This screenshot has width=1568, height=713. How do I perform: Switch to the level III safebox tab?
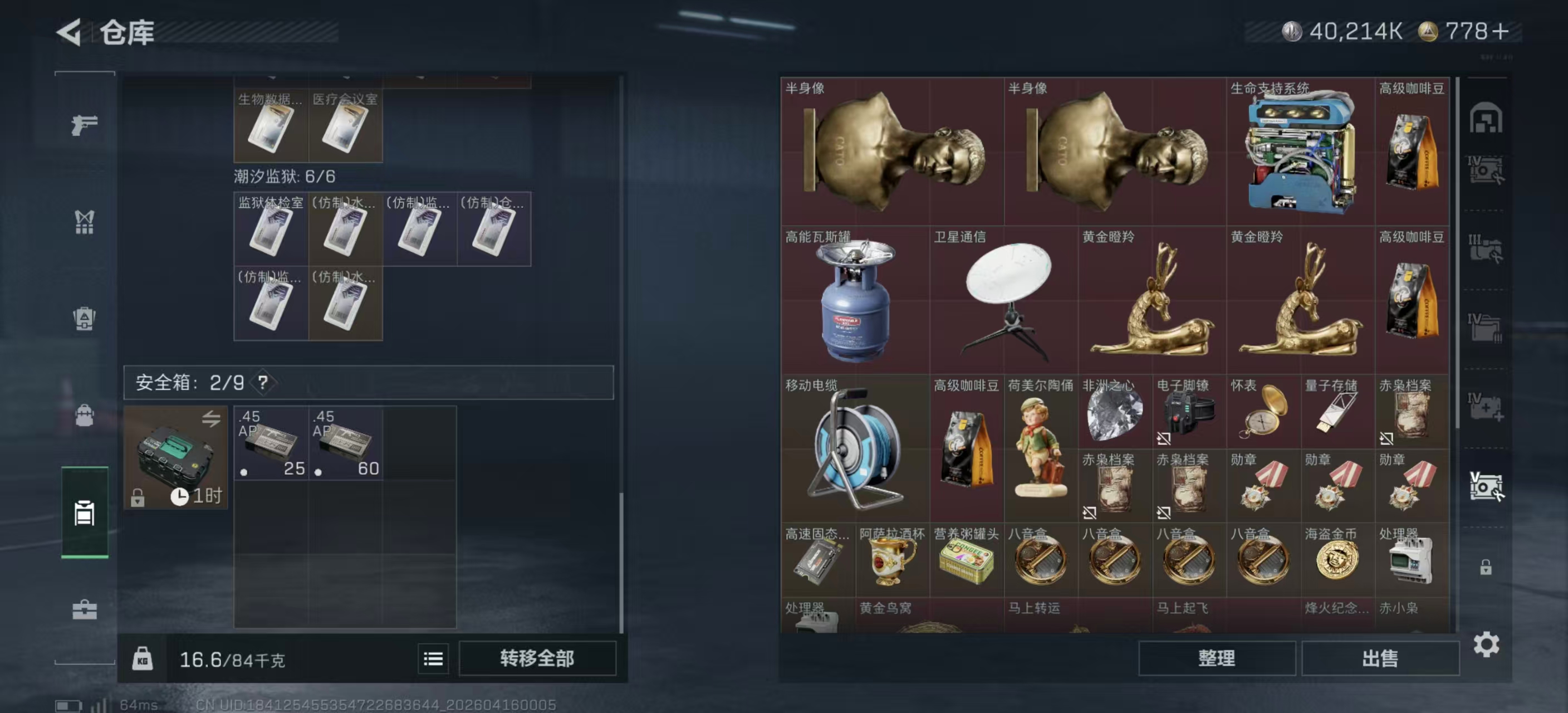pos(1487,247)
